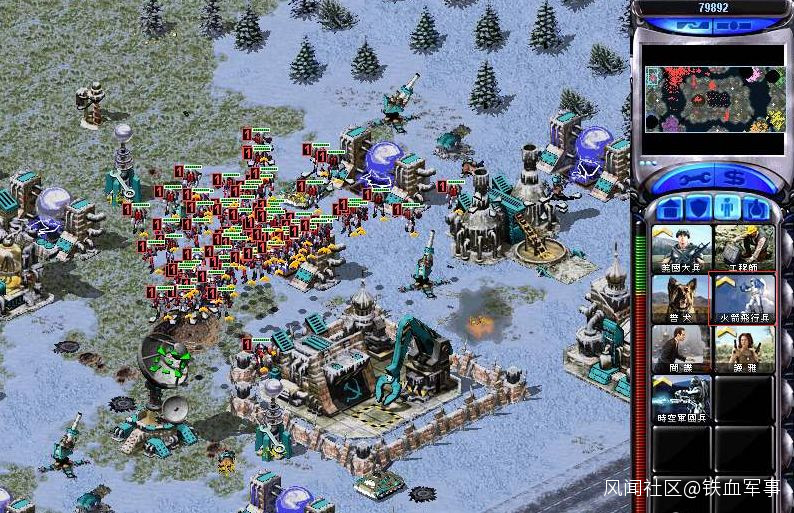Train Tanya (谭雅)

pos(744,348)
